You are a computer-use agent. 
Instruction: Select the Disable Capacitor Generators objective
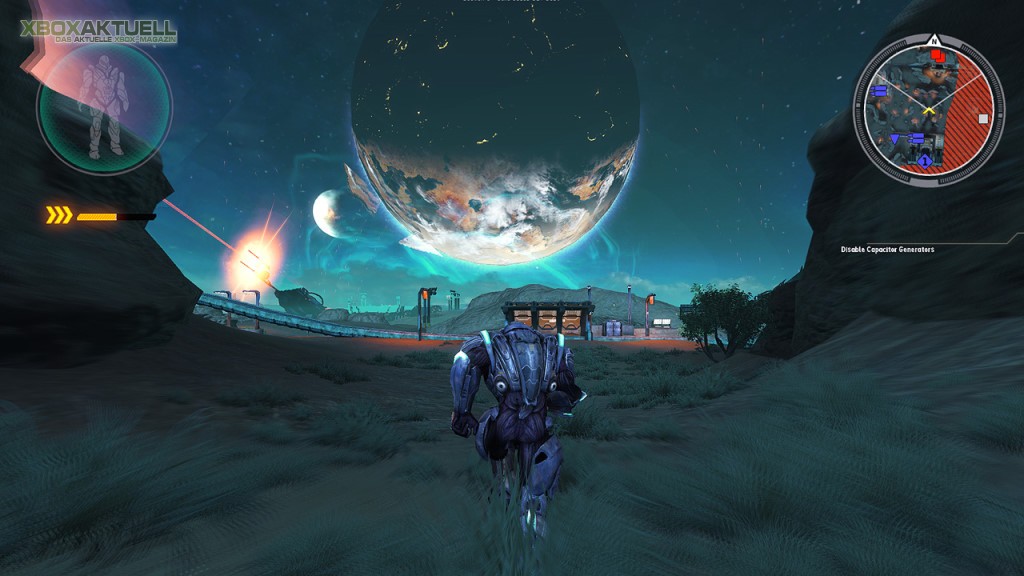(887, 249)
